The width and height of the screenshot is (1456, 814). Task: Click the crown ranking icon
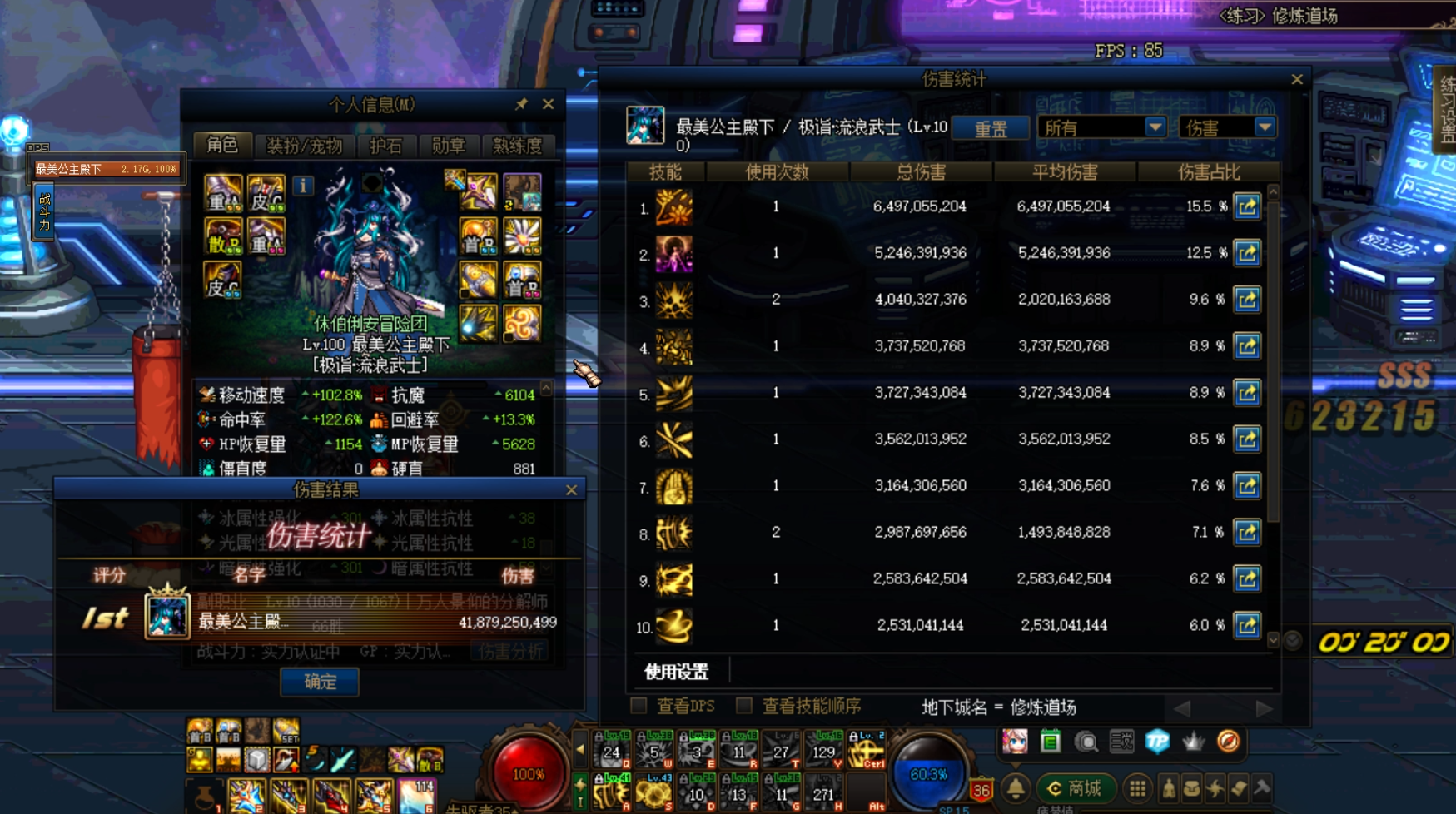pos(1192,741)
